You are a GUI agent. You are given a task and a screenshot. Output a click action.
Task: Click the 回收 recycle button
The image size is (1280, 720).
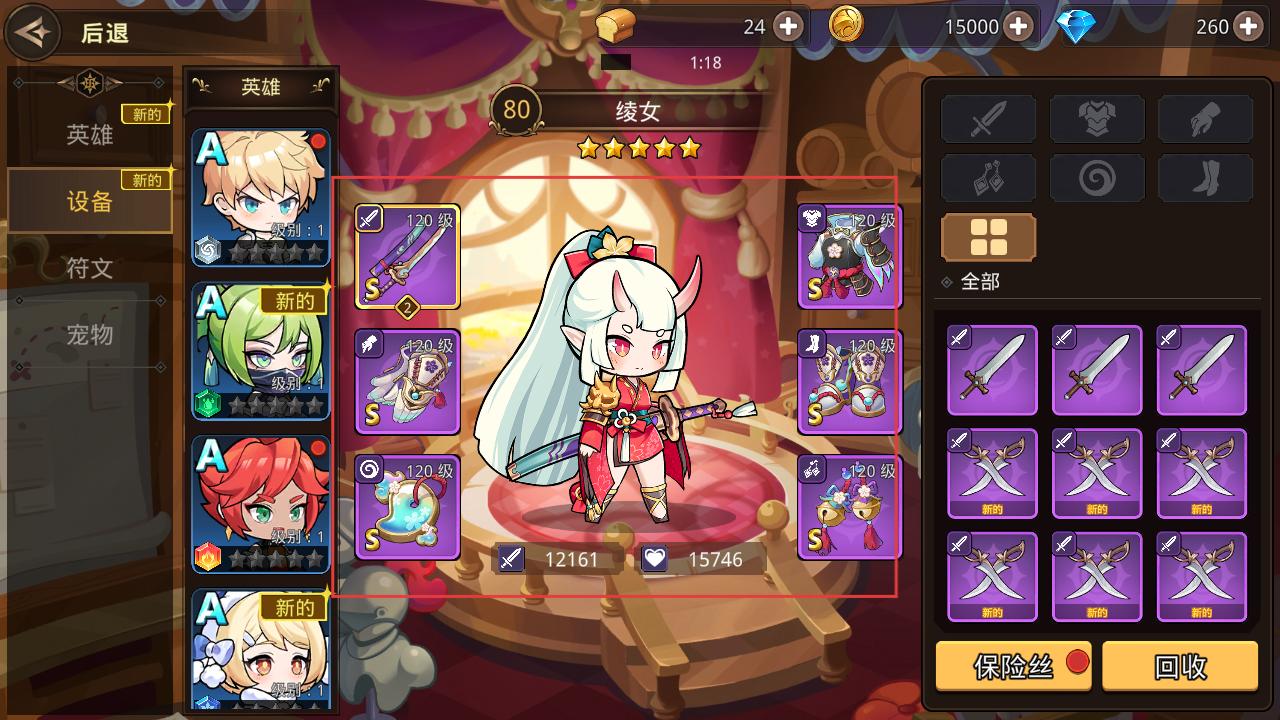[1180, 666]
